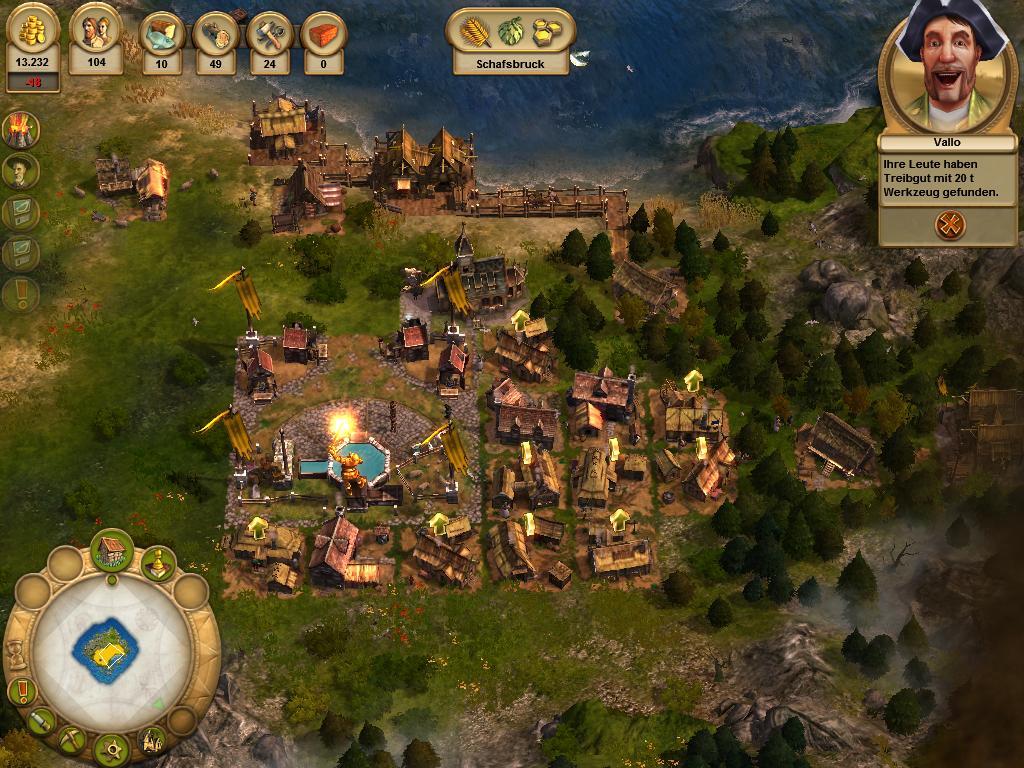1024x768 pixels.
Task: Open the volcano alert icon
Action: tap(20, 128)
